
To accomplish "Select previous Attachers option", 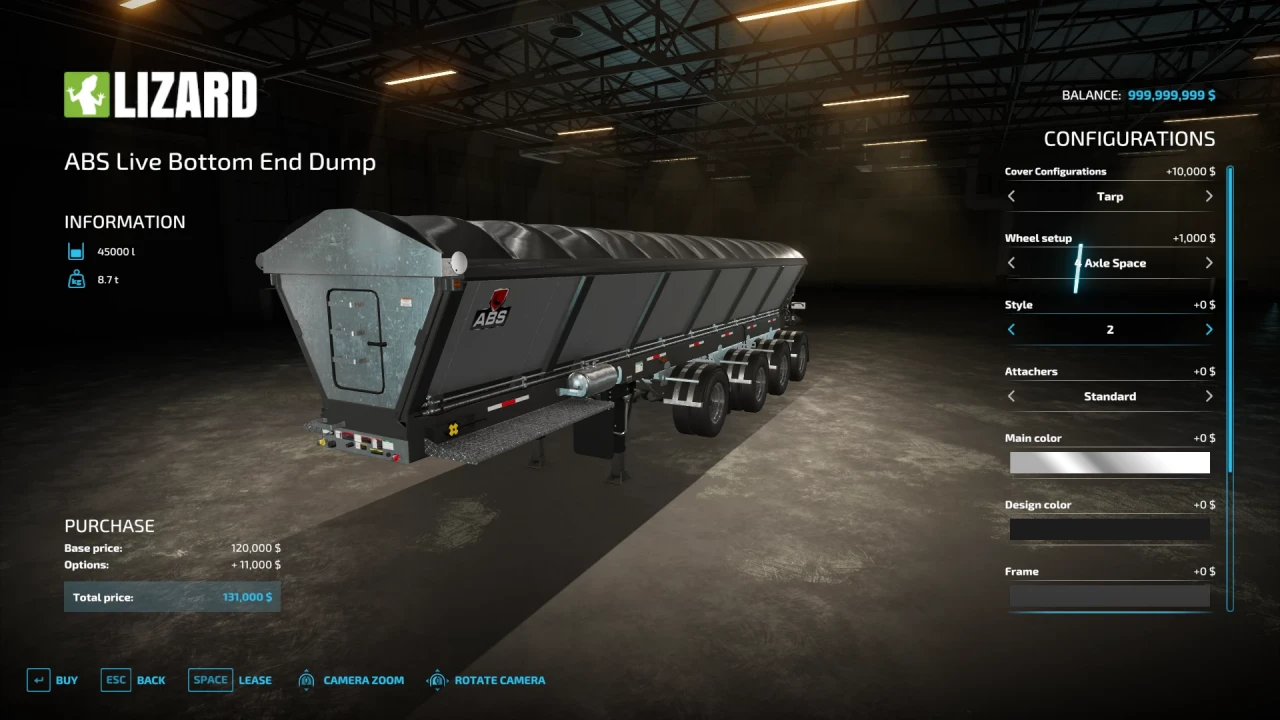I will [x=1011, y=397].
